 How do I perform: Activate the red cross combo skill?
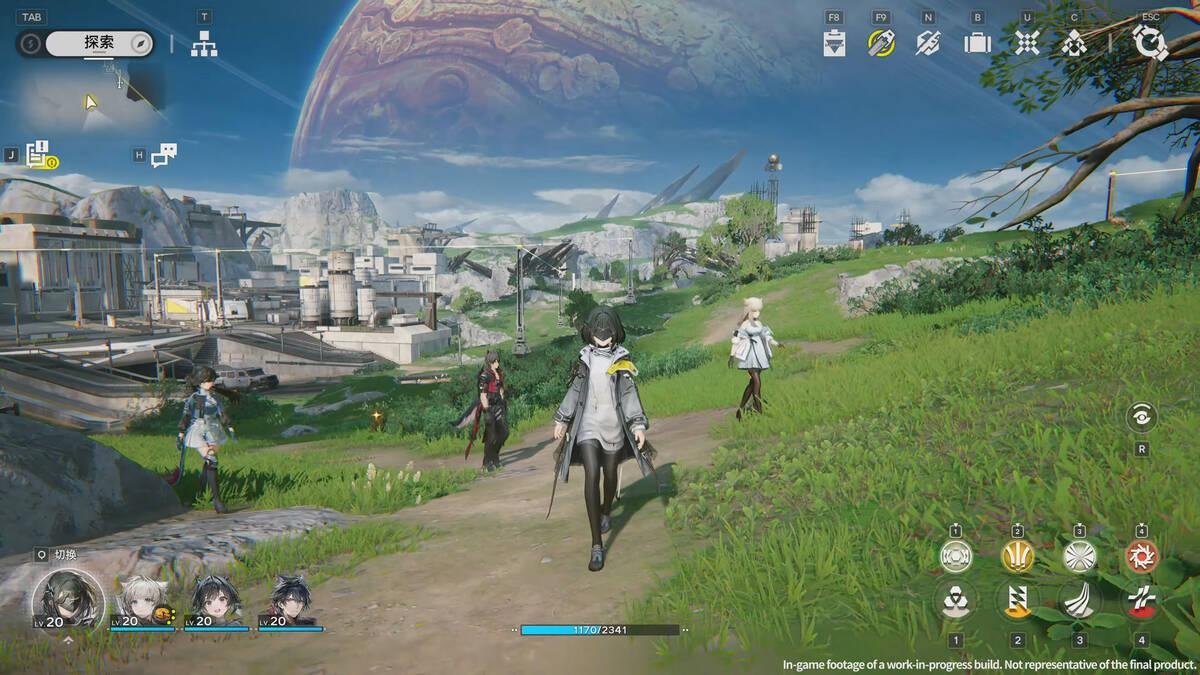coord(1141,600)
